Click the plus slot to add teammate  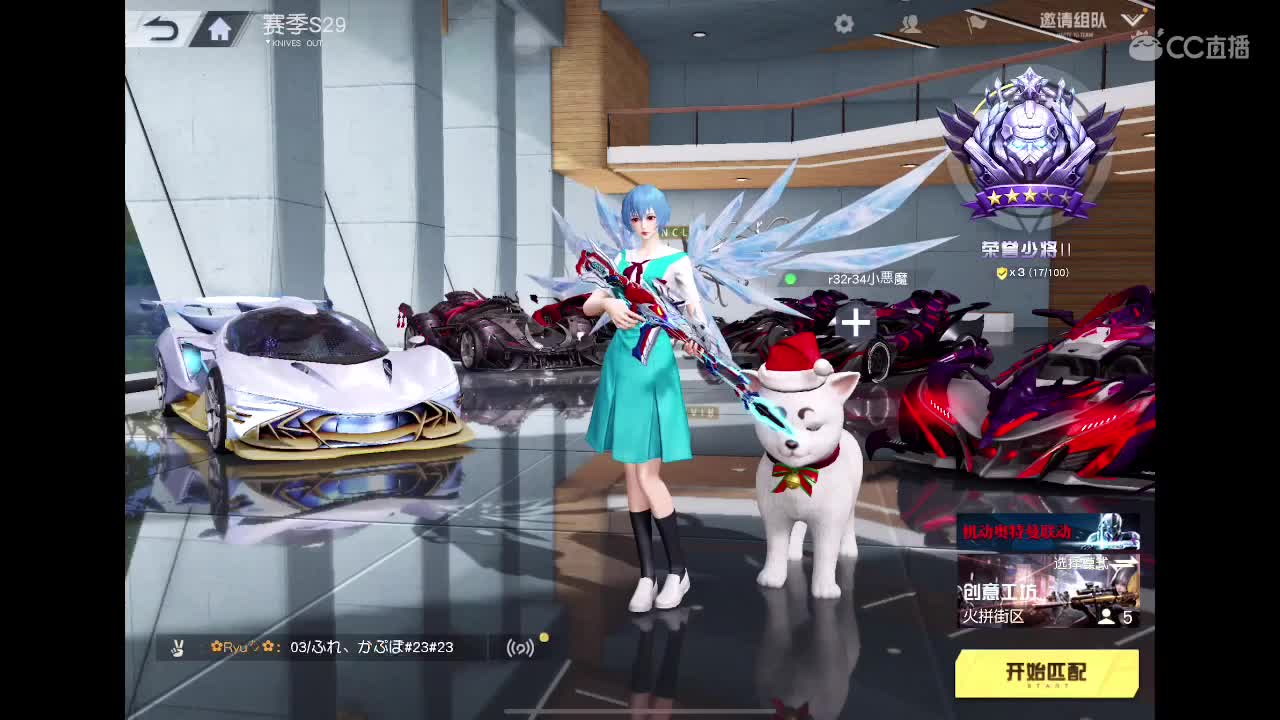(x=855, y=322)
